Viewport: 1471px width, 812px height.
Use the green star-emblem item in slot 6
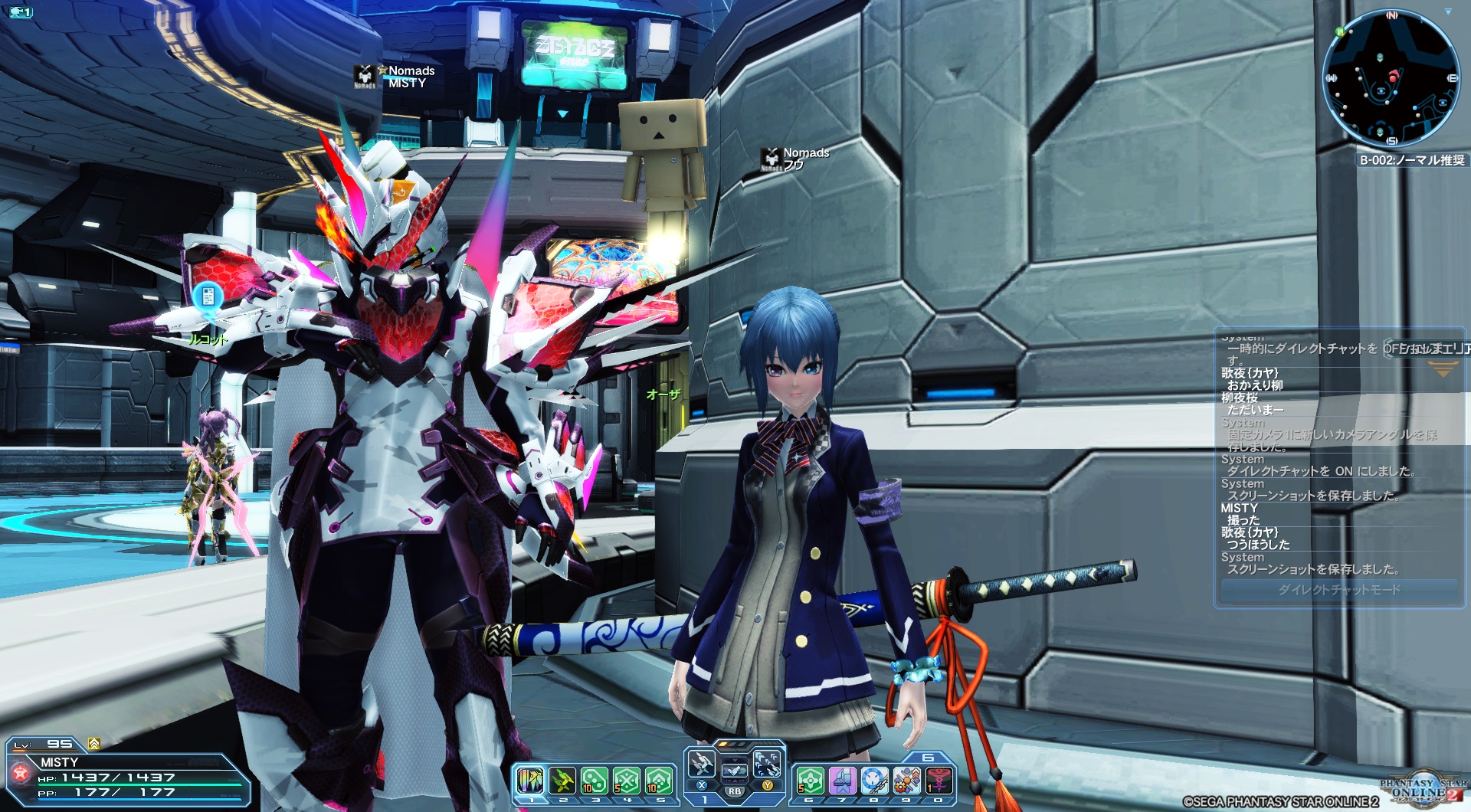coord(810,781)
